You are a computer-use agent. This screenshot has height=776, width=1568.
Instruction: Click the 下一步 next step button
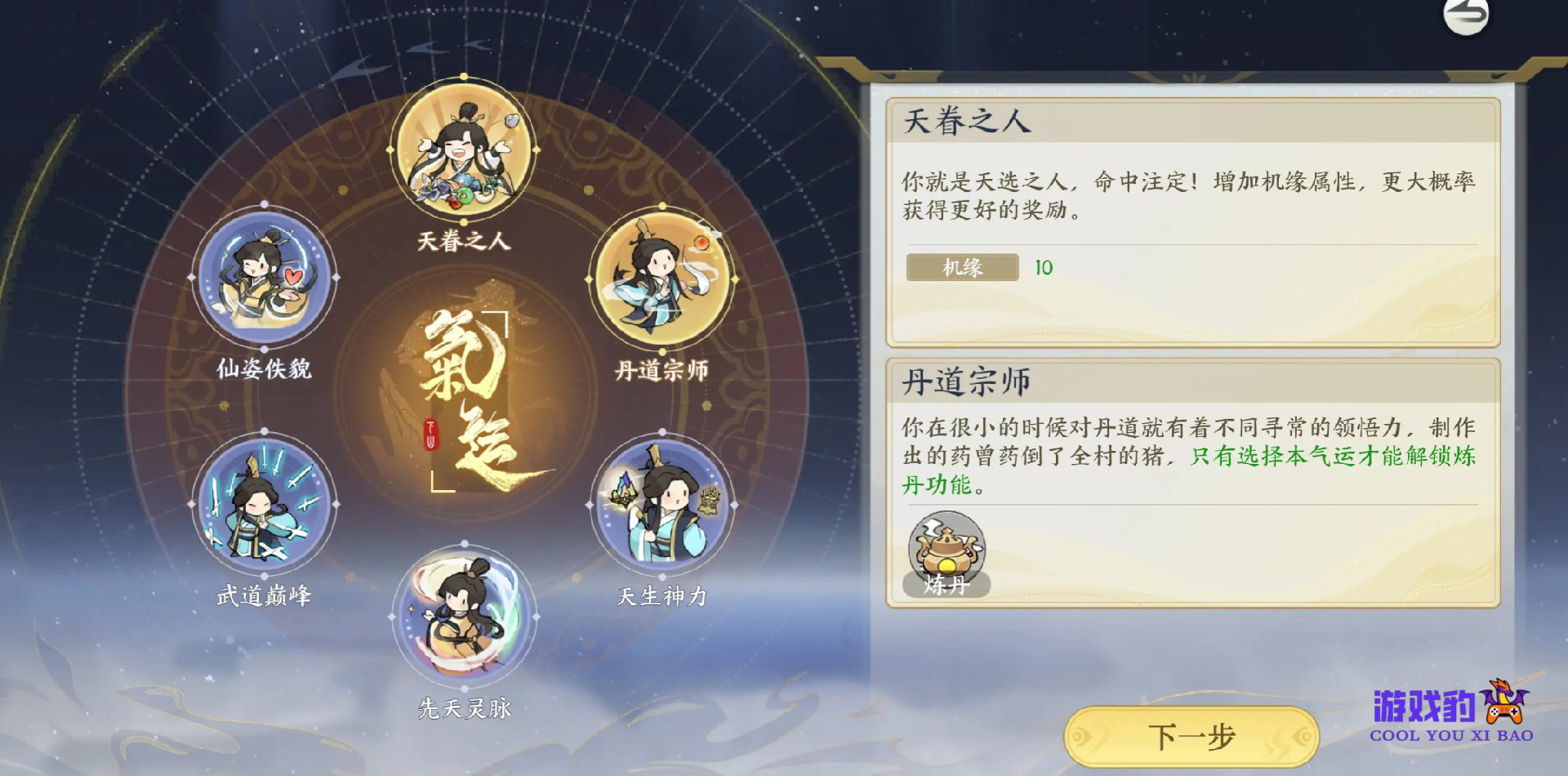(1192, 736)
